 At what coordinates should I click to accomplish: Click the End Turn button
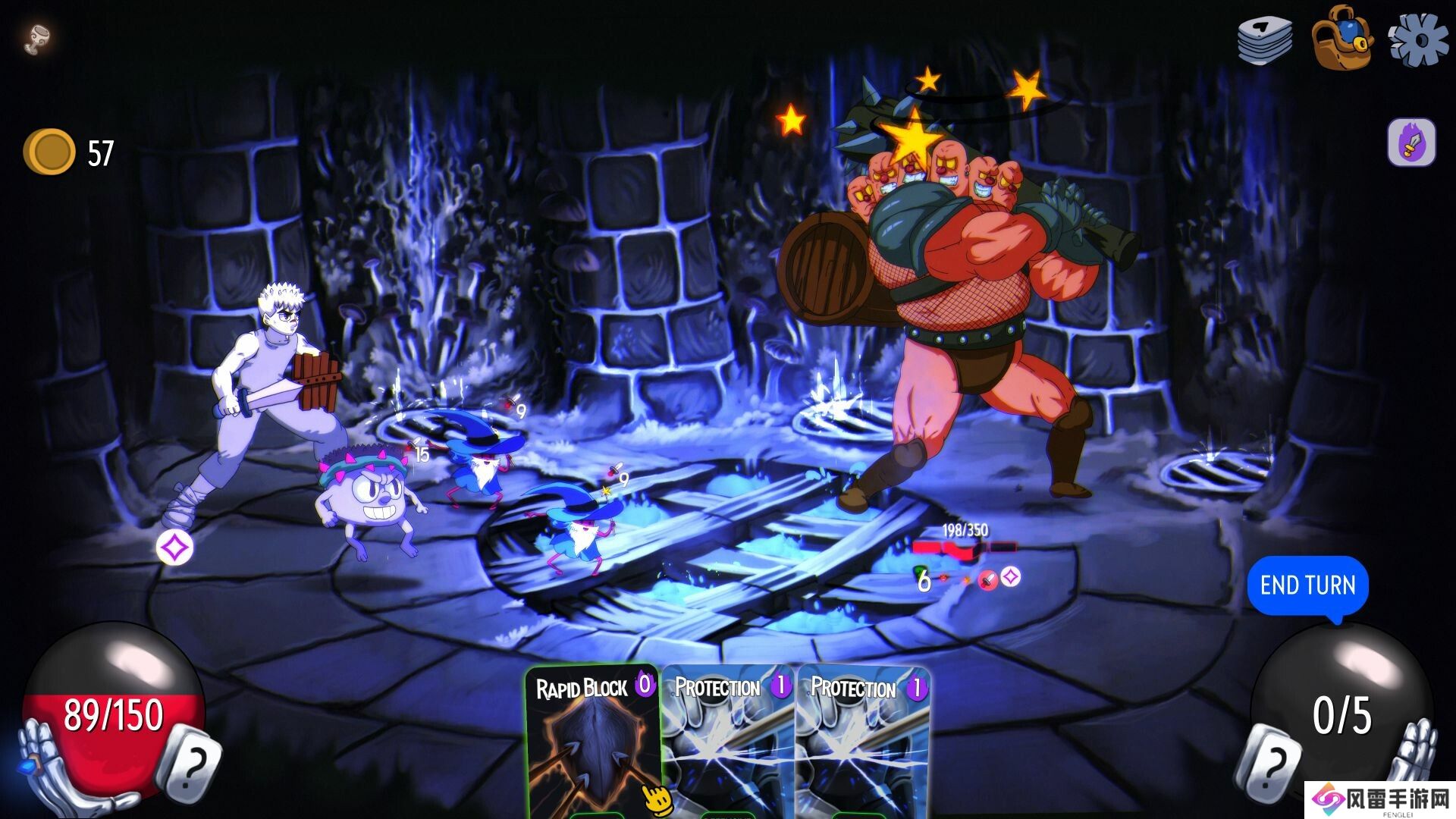click(1307, 585)
